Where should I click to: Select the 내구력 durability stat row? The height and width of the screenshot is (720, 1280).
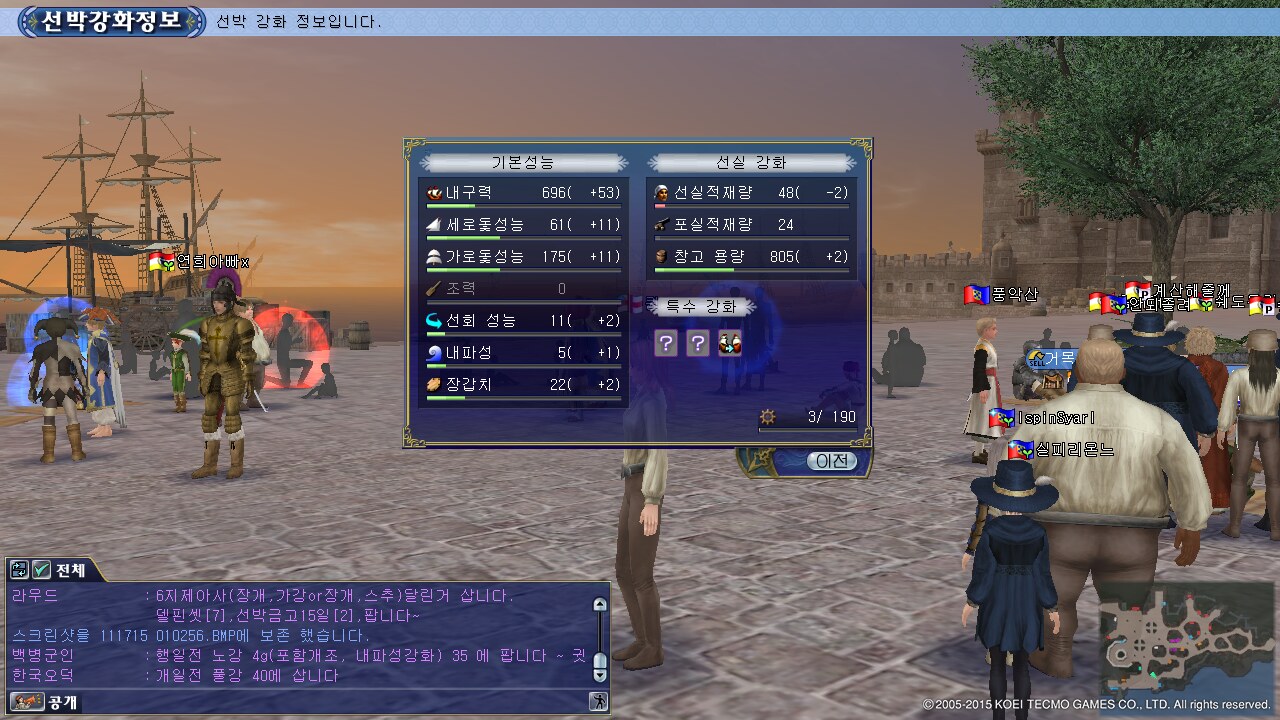(x=523, y=193)
